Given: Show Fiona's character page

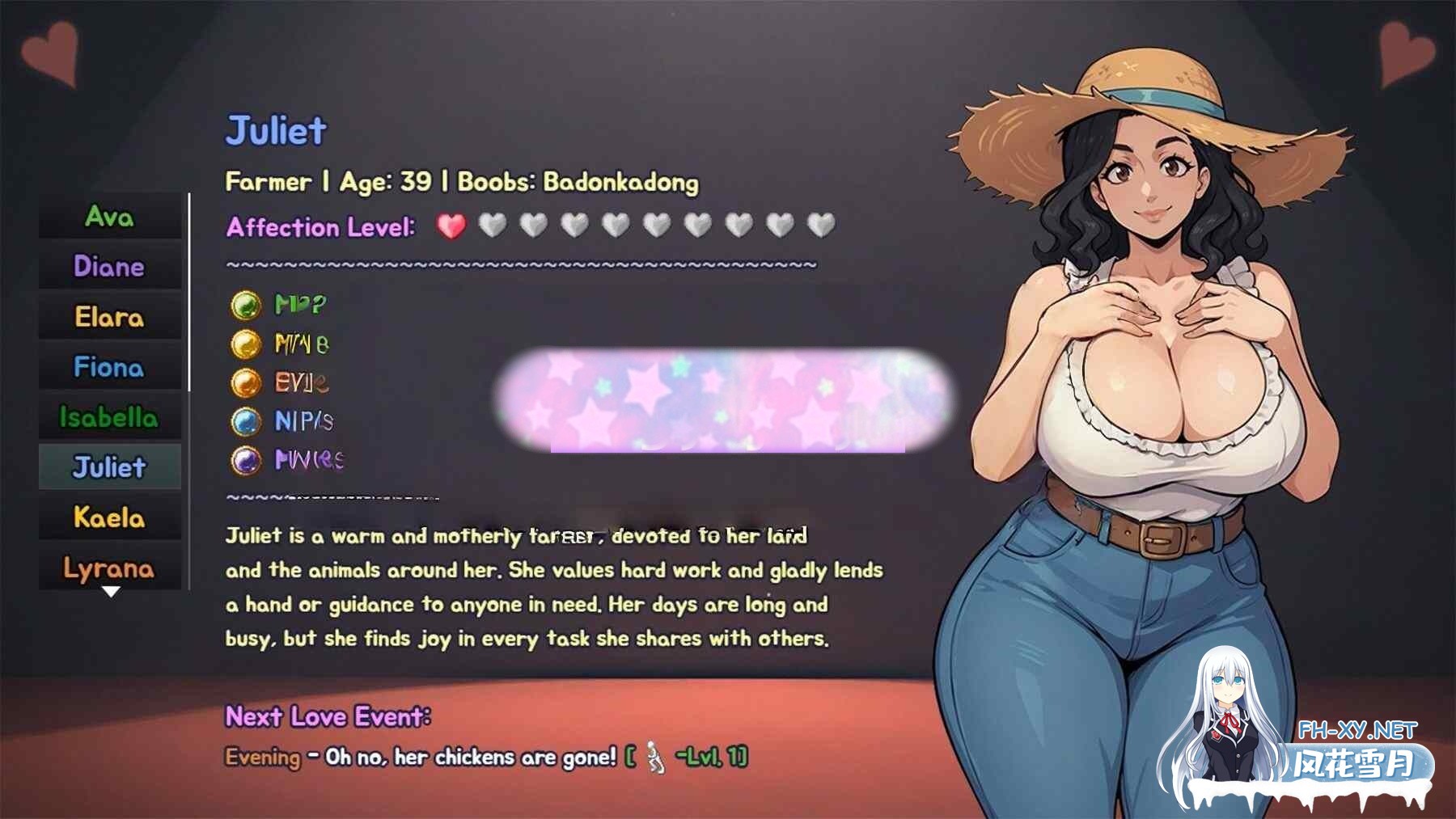Looking at the screenshot, I should tap(110, 367).
